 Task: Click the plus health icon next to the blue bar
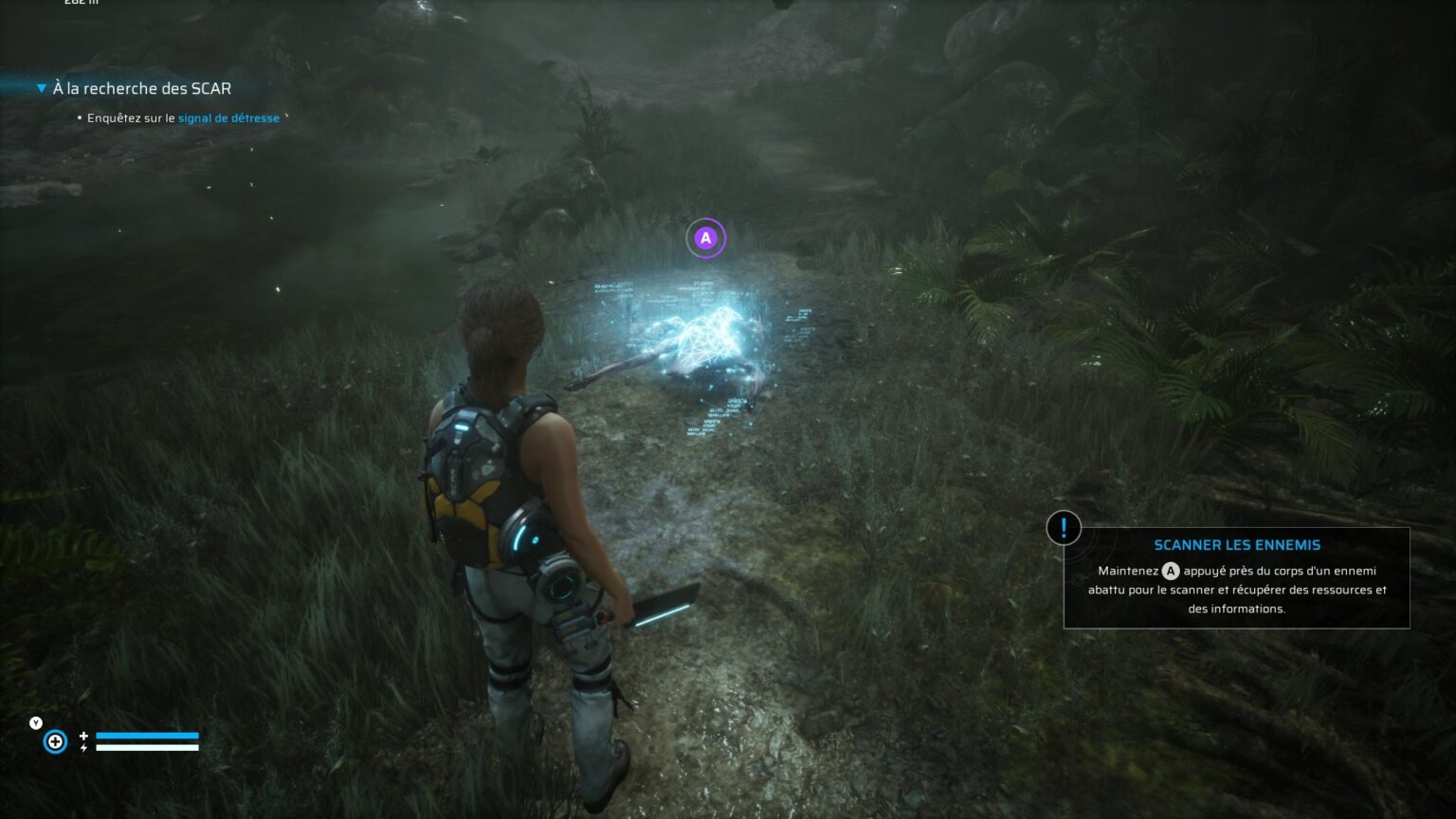point(83,734)
